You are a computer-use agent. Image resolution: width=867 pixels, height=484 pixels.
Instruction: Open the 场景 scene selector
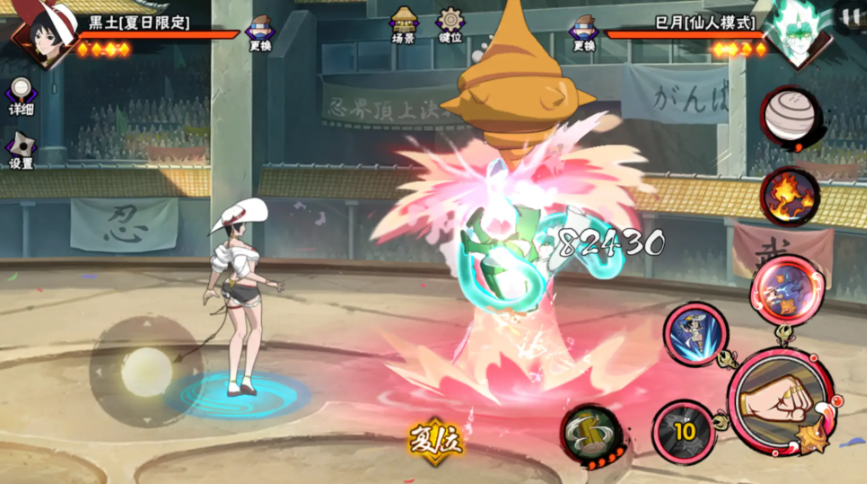[x=403, y=25]
